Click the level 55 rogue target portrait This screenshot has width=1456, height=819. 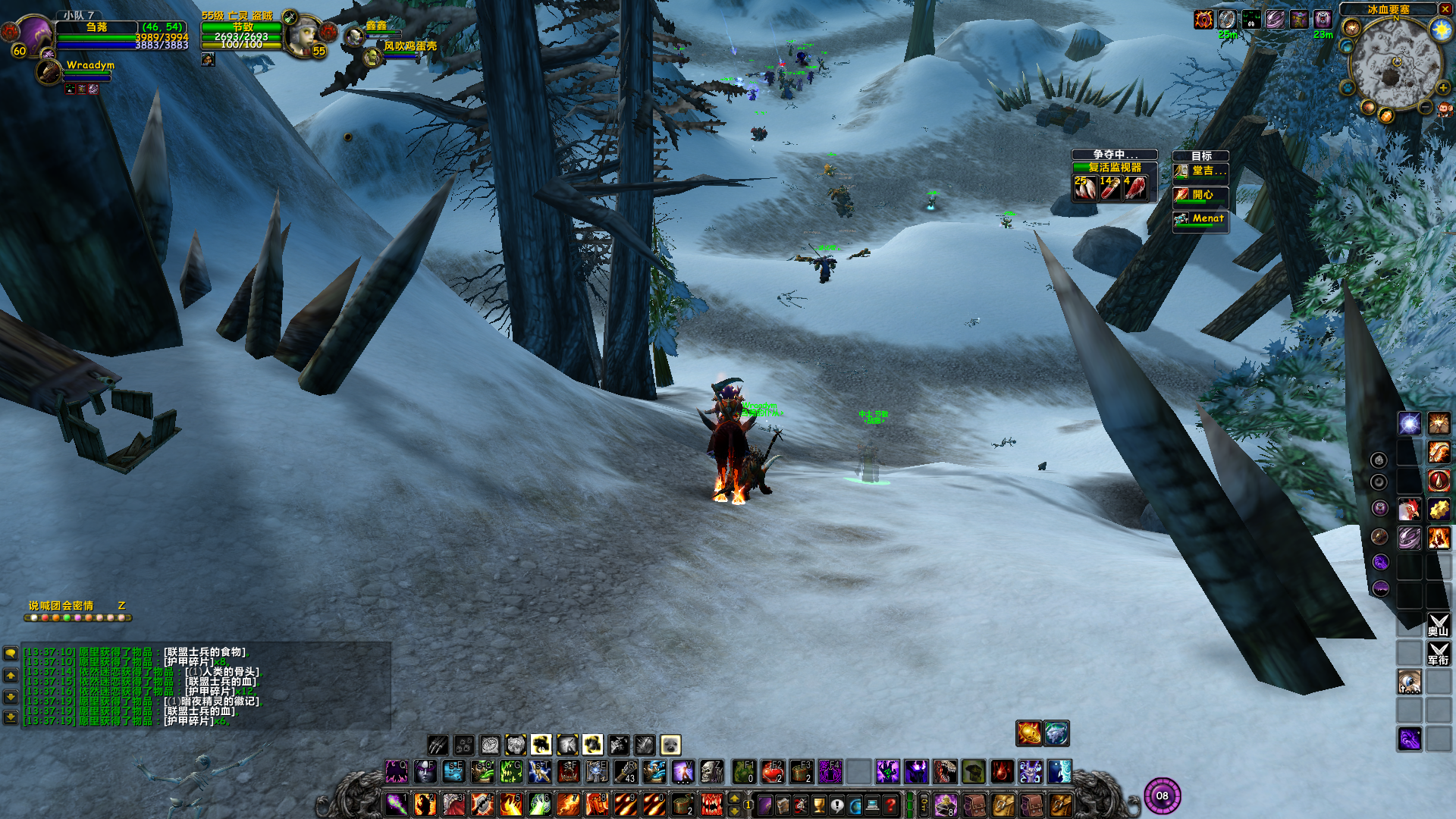point(304,35)
